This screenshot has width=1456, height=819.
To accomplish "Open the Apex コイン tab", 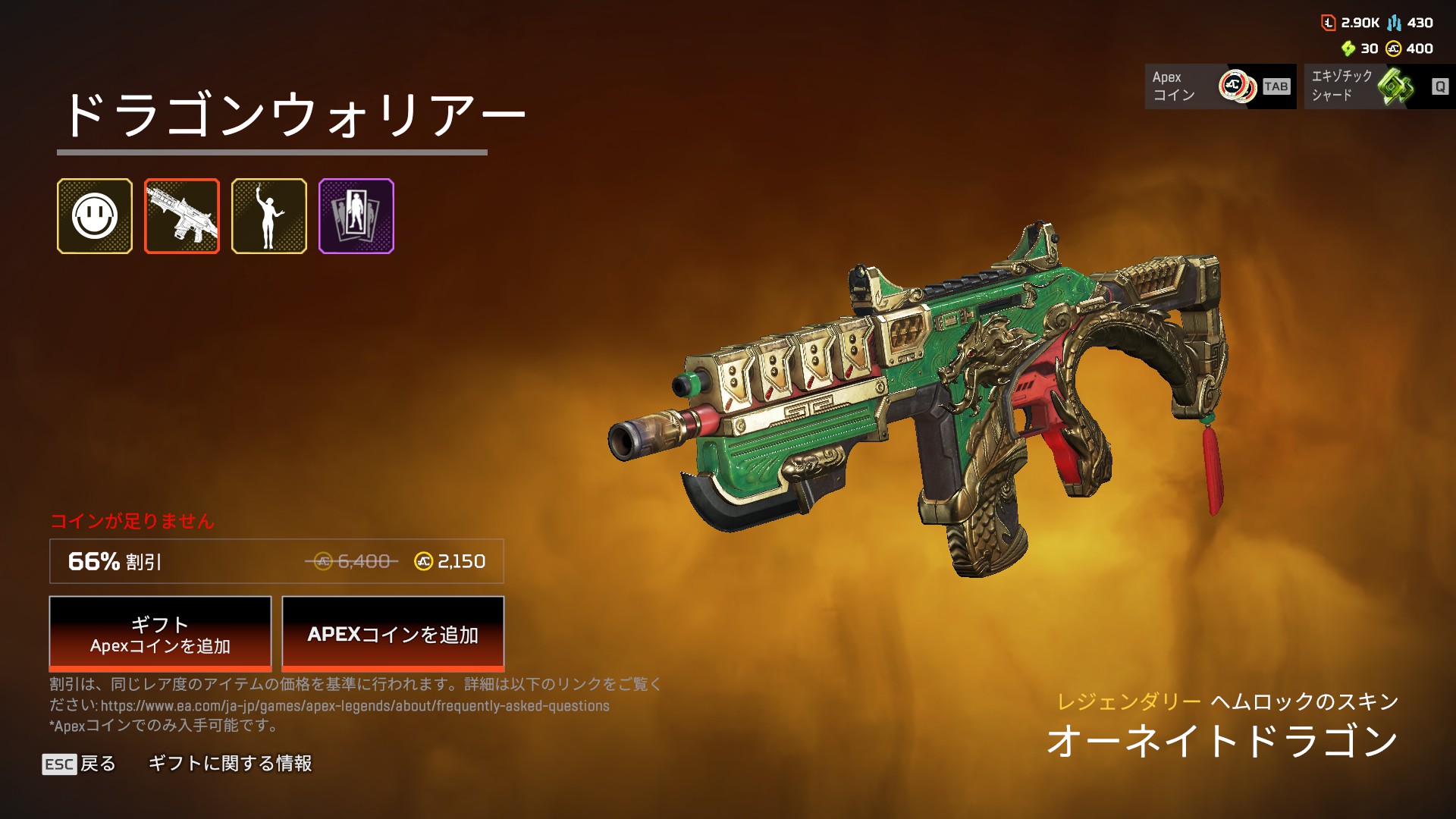I will click(x=1220, y=86).
